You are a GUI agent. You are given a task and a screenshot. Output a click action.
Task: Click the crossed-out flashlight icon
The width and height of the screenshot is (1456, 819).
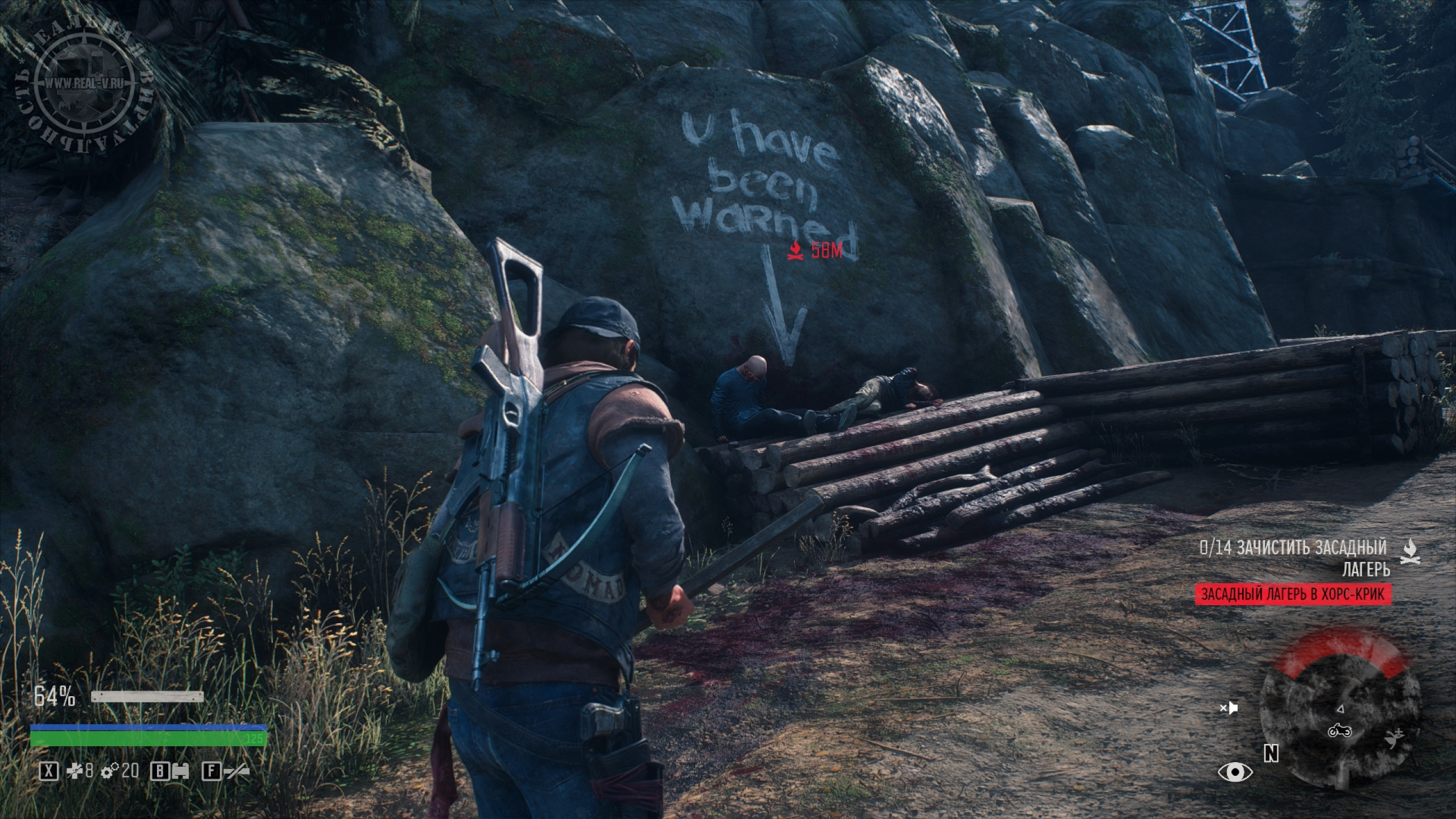235,771
